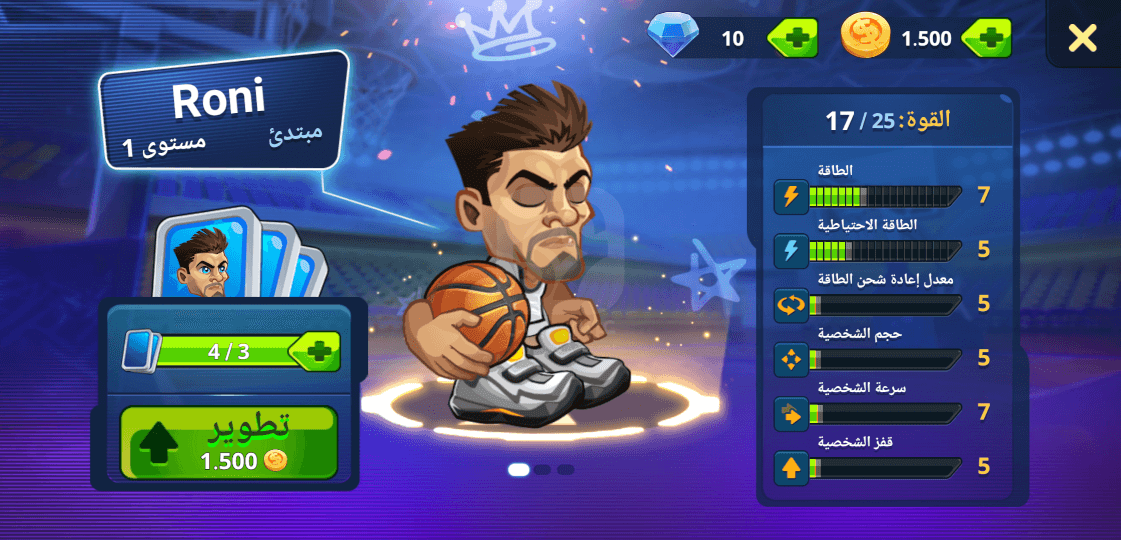Upgrade Roni with the green تطوير button
Screen dimensions: 1121x540
point(229,442)
